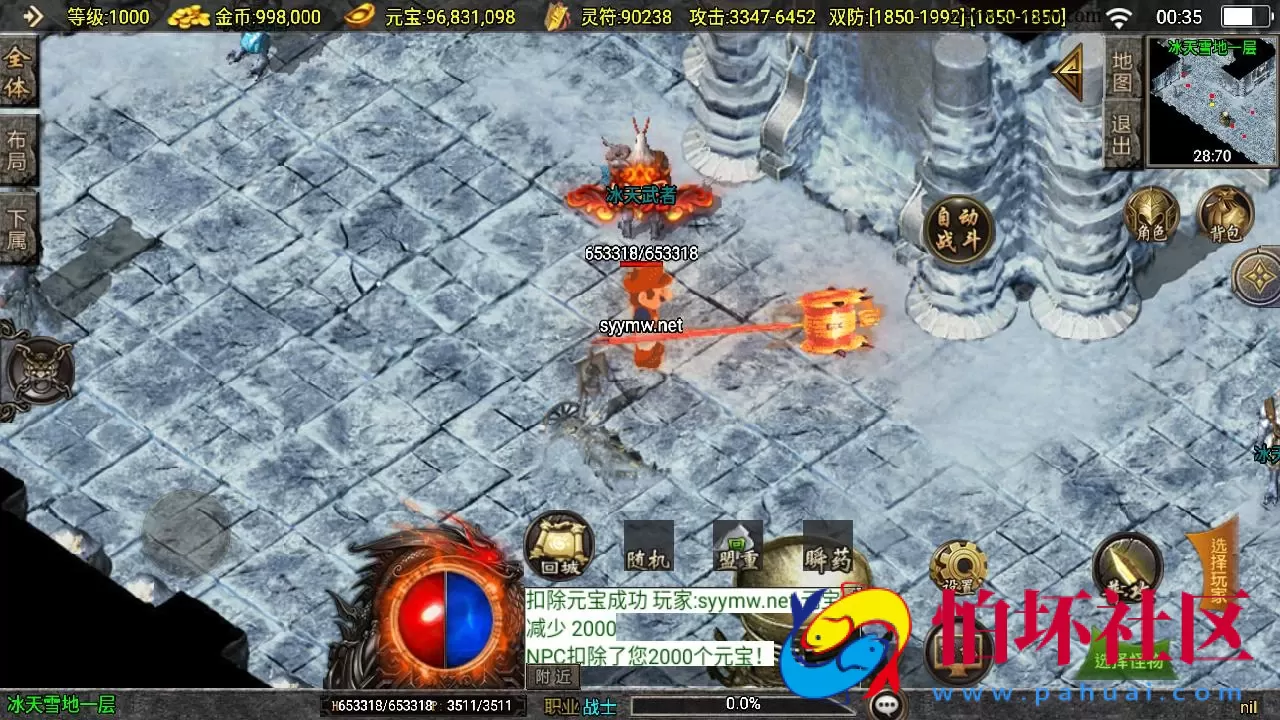Click the 0.0% experience progress bar
This screenshot has height=720, width=1280.
pyautogui.click(x=740, y=703)
